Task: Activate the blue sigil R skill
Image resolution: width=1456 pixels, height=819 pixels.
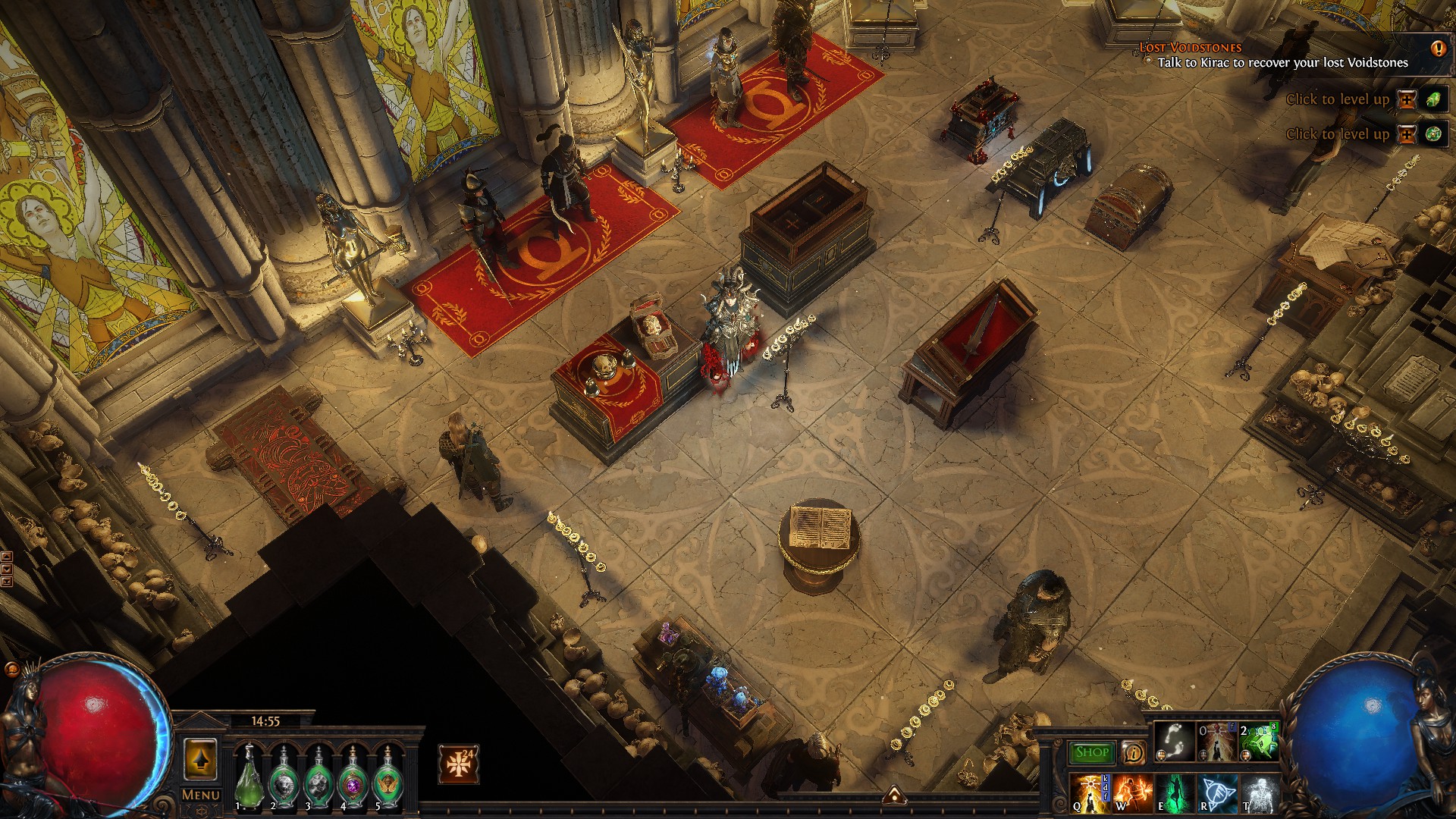Action: 1217,793
